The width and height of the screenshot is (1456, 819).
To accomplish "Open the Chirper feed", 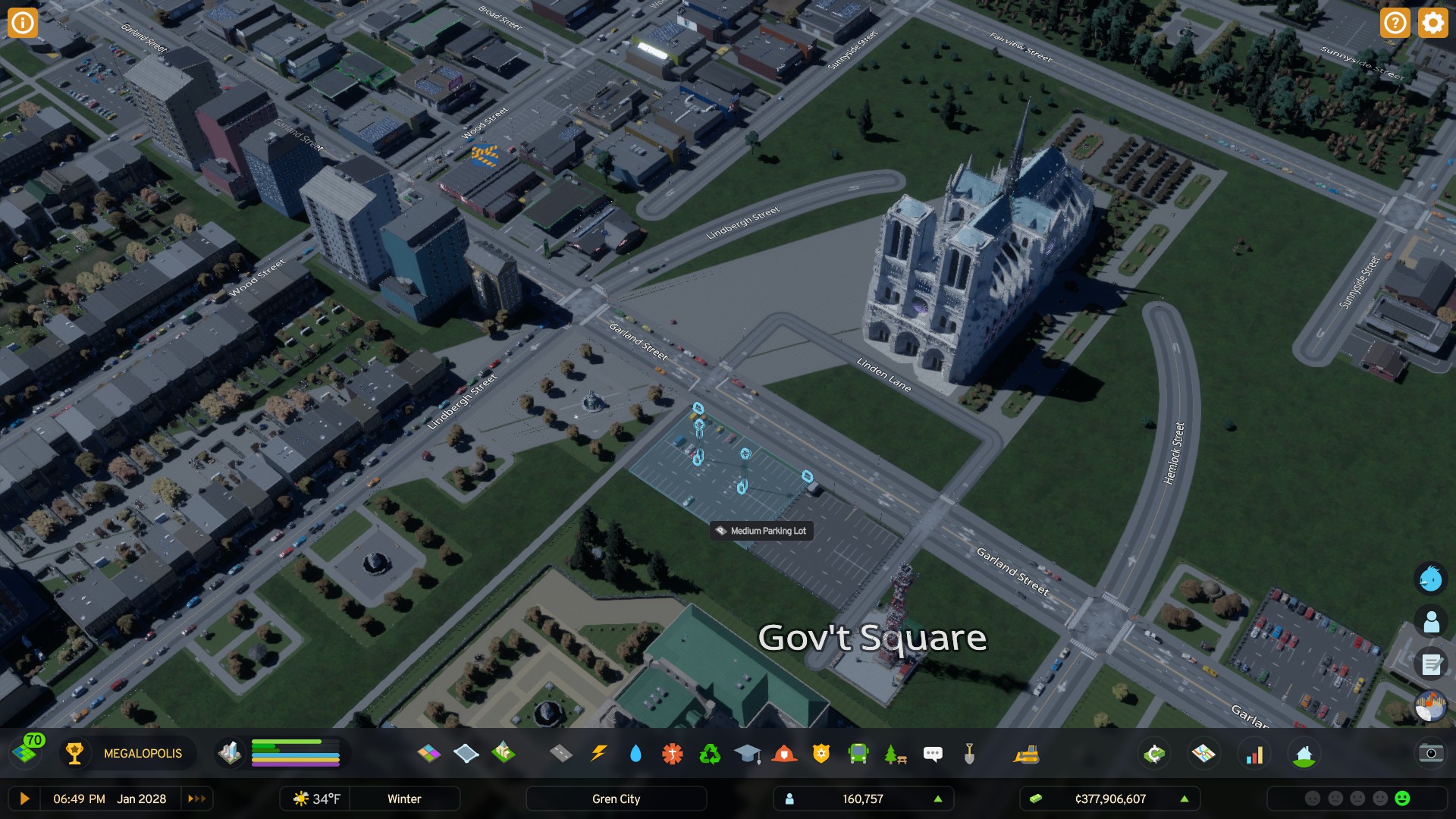I will (x=1430, y=580).
